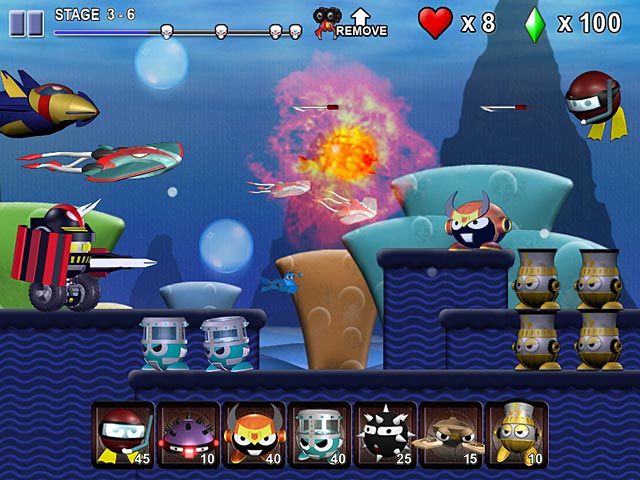Pick the orange horned helmet unit card
Image resolution: width=640 pixels, height=480 pixels.
coord(253,436)
